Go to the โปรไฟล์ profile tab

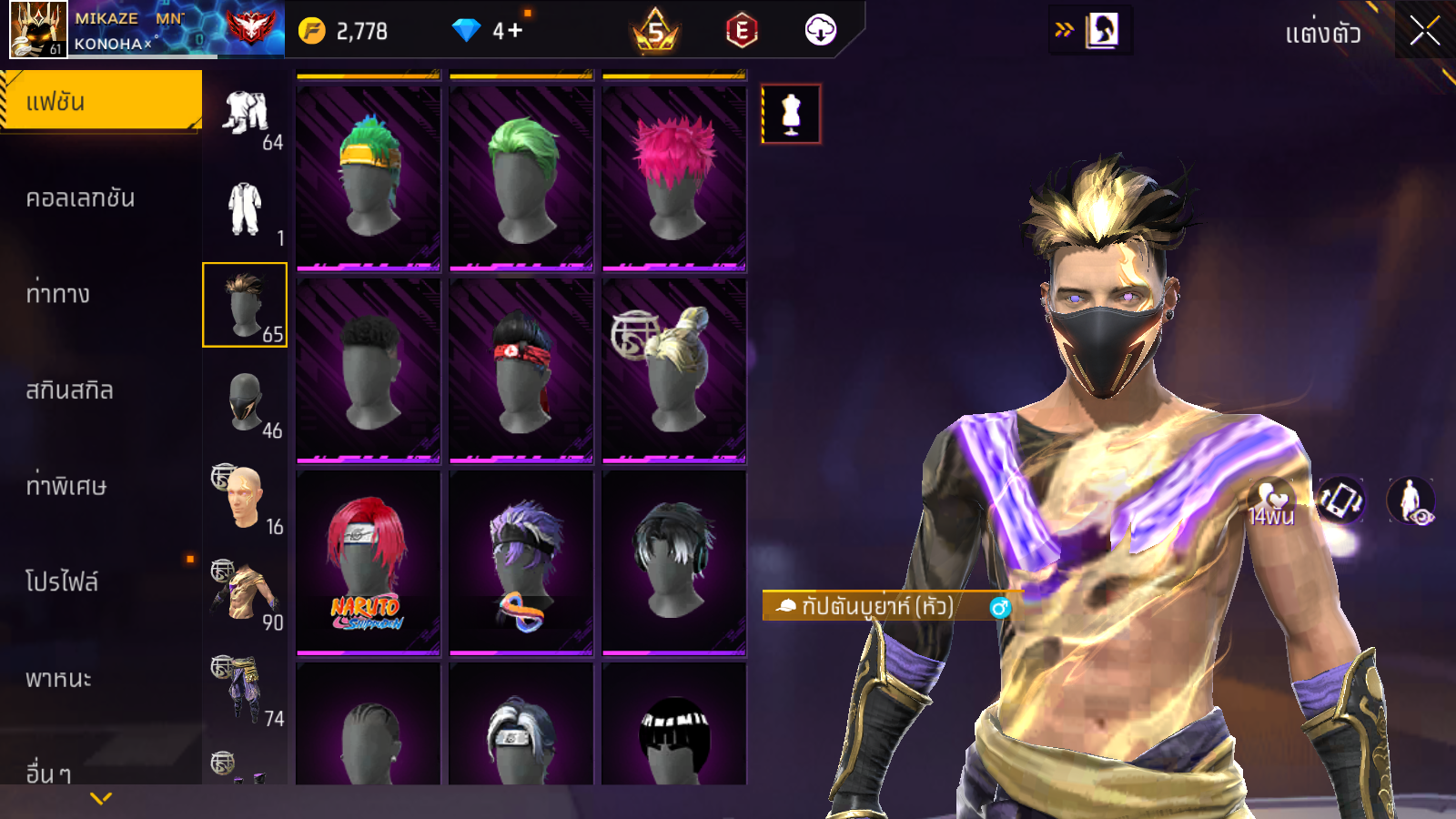pyautogui.click(x=62, y=581)
